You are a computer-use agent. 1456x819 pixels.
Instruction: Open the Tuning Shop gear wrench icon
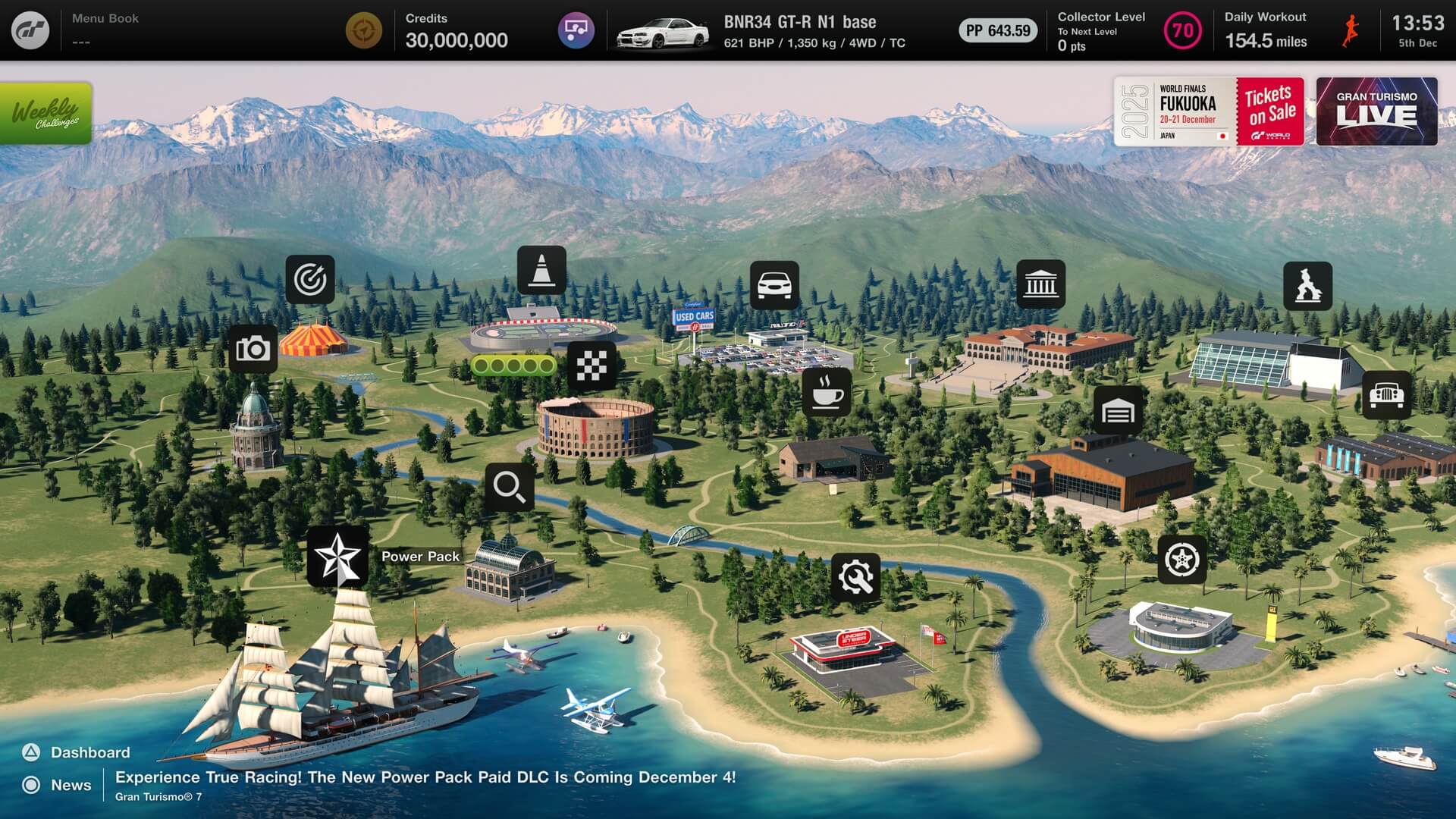[x=856, y=578]
